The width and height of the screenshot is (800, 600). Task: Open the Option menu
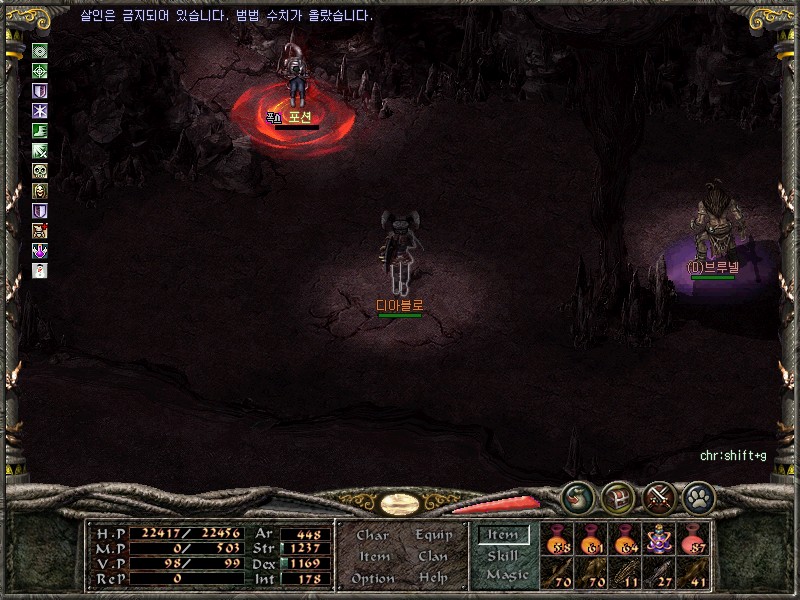click(x=373, y=578)
